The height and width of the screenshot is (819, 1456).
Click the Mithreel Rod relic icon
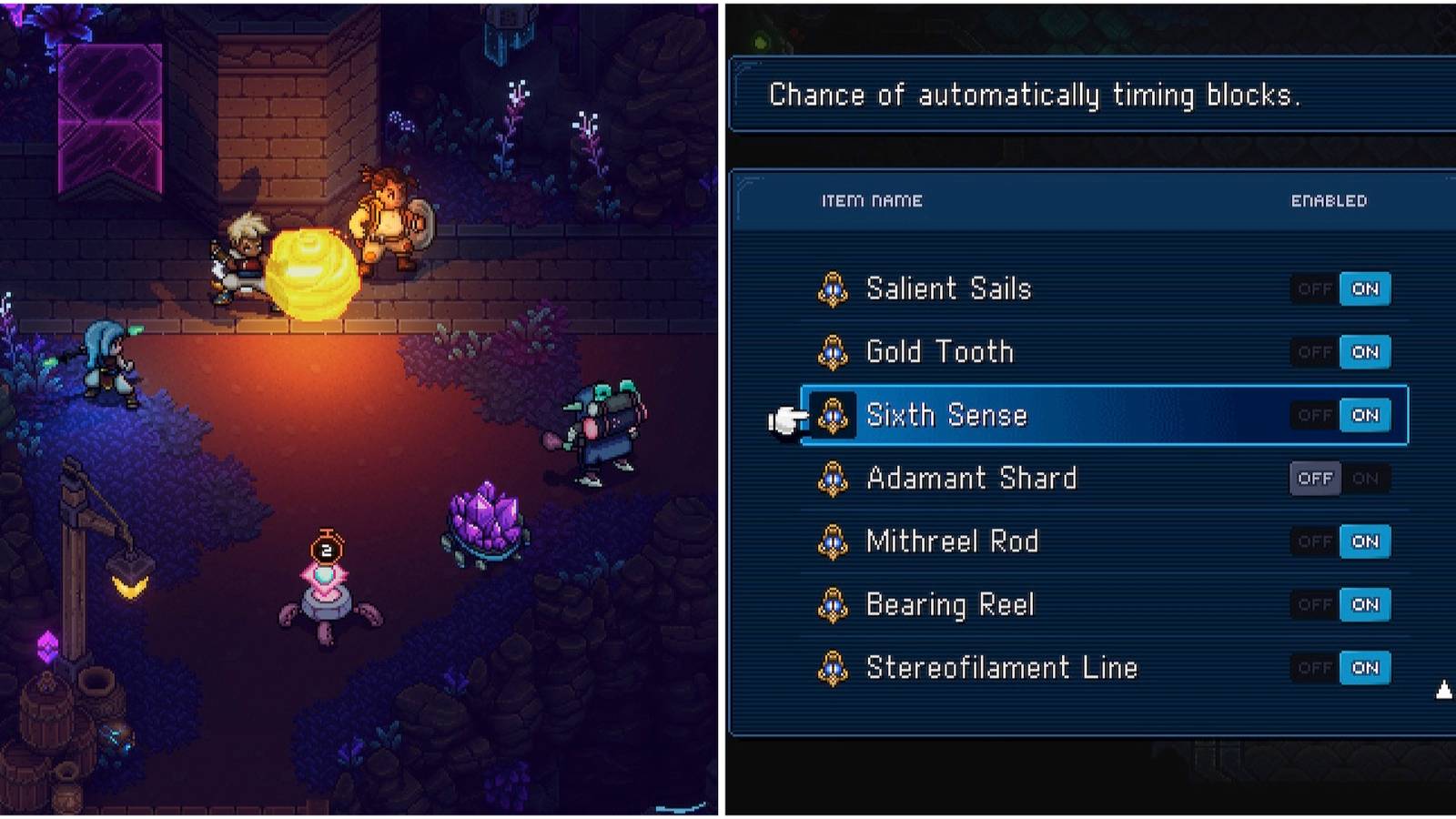pyautogui.click(x=832, y=541)
